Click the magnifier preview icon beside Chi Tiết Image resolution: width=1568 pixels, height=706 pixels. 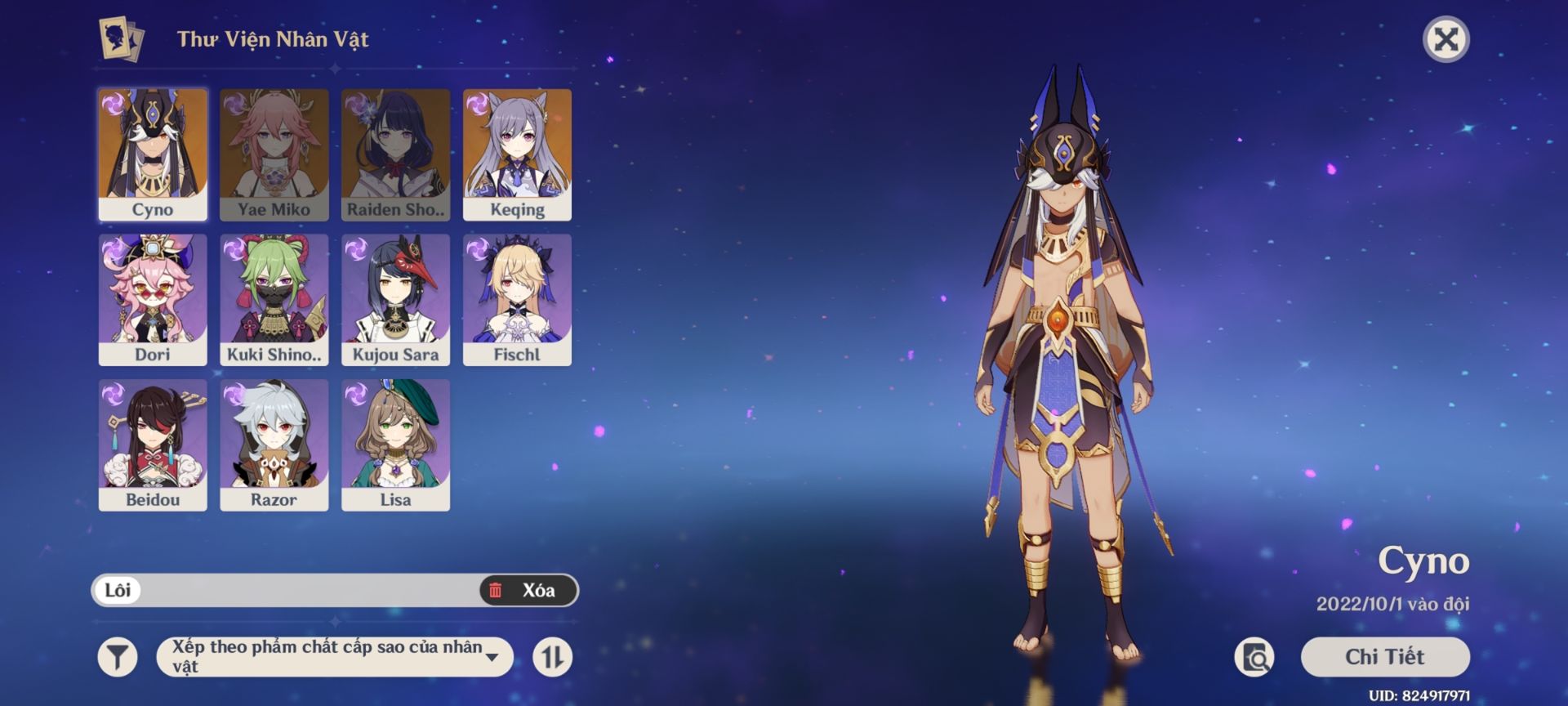1254,657
